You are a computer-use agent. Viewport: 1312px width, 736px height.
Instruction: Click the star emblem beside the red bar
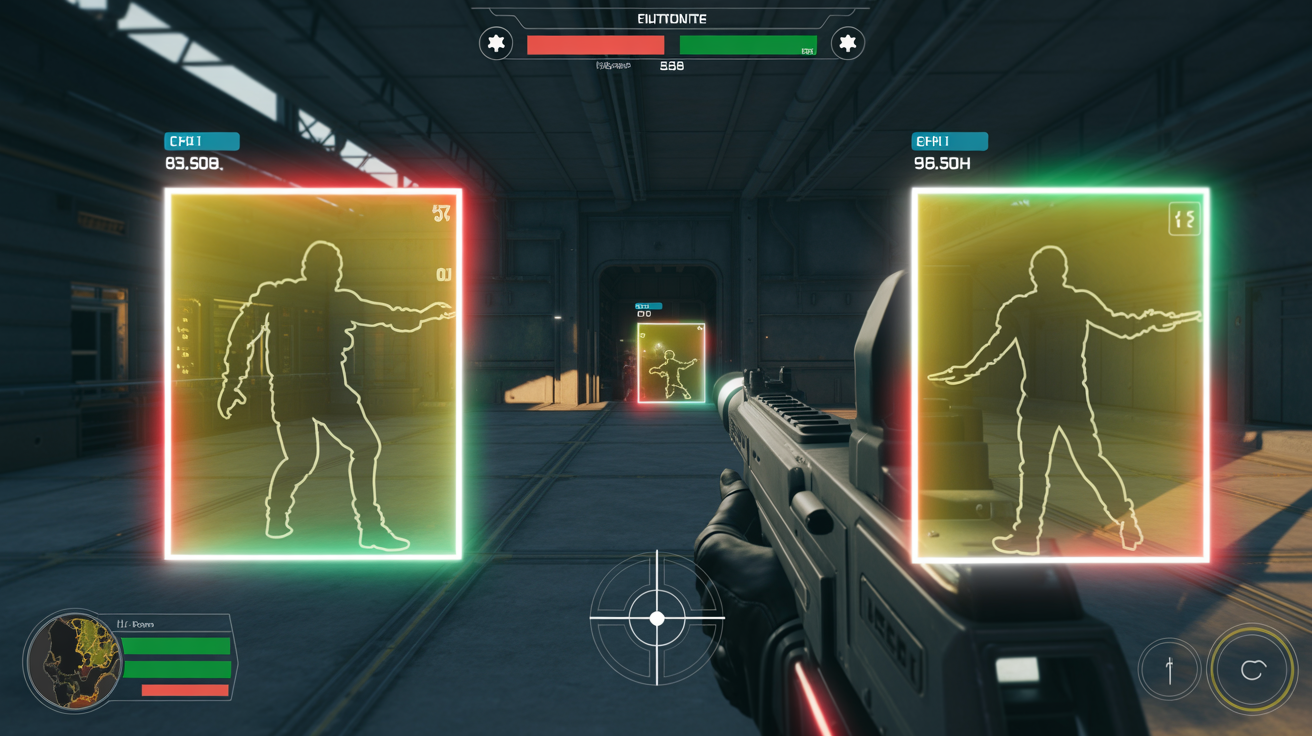click(496, 43)
